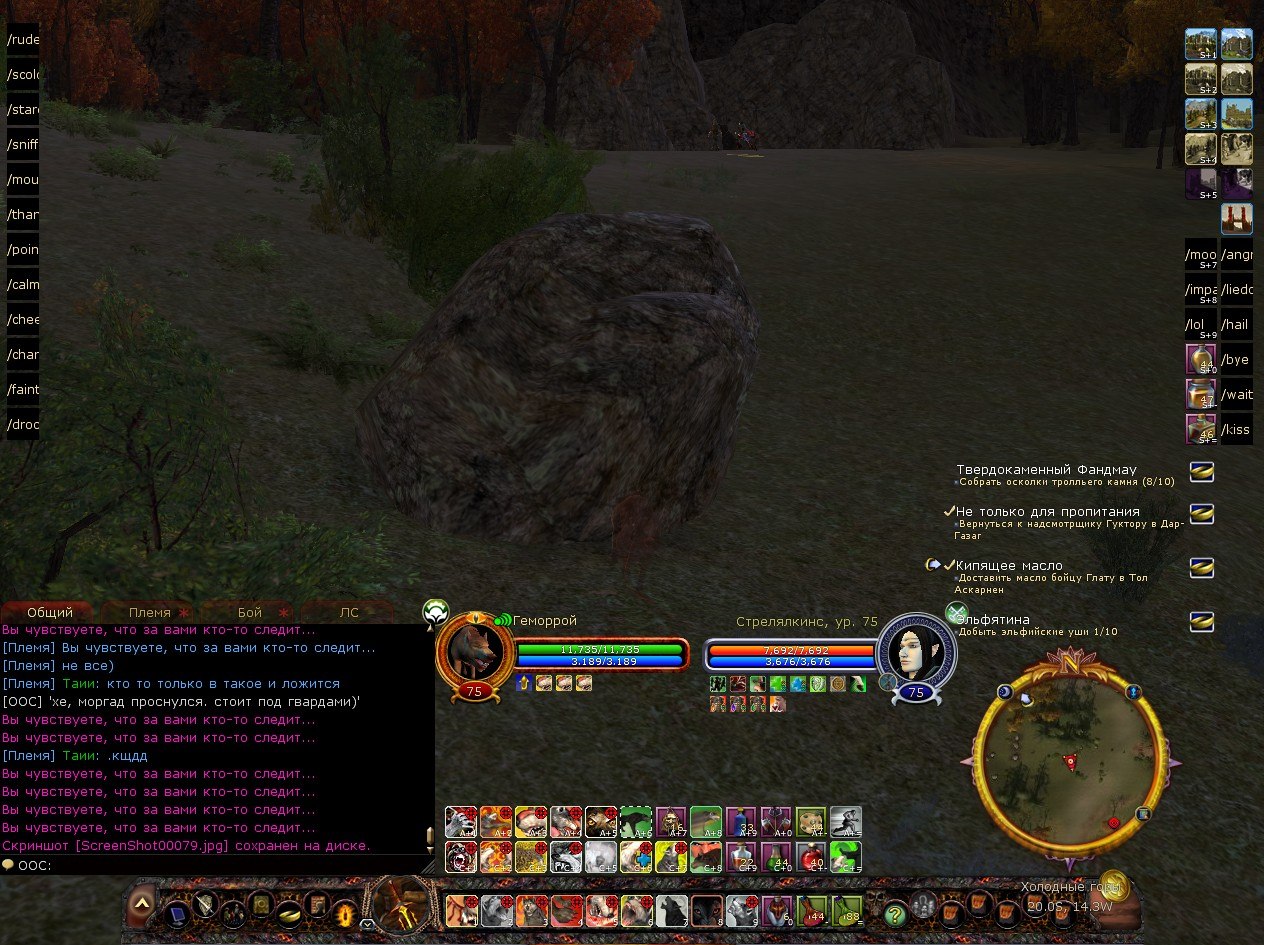Use the red tower map skill icon
This screenshot has width=1264, height=945.
[1237, 218]
